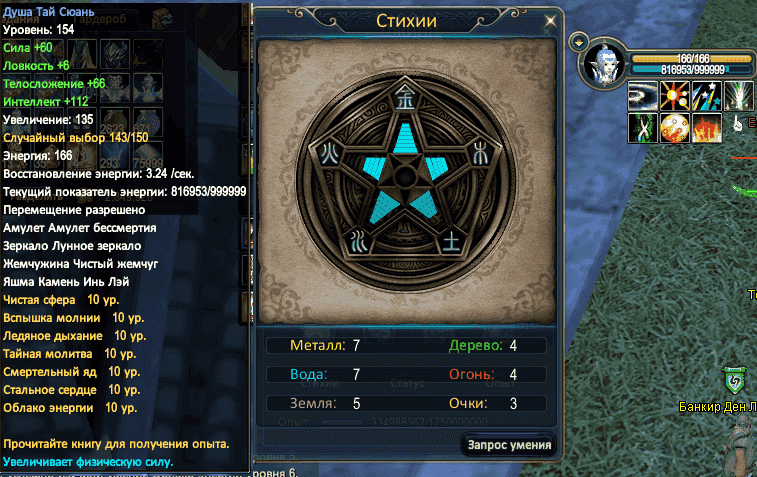757x477 pixels.
Task: Close the Стихии elements window
Action: coord(550,21)
